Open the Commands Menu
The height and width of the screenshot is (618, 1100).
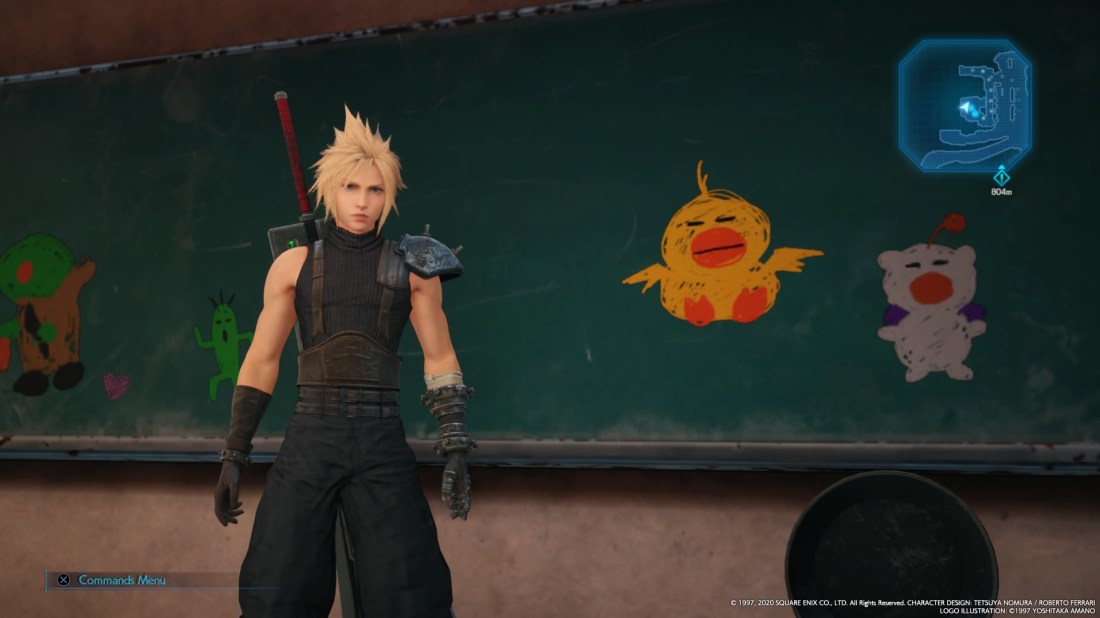point(112,580)
